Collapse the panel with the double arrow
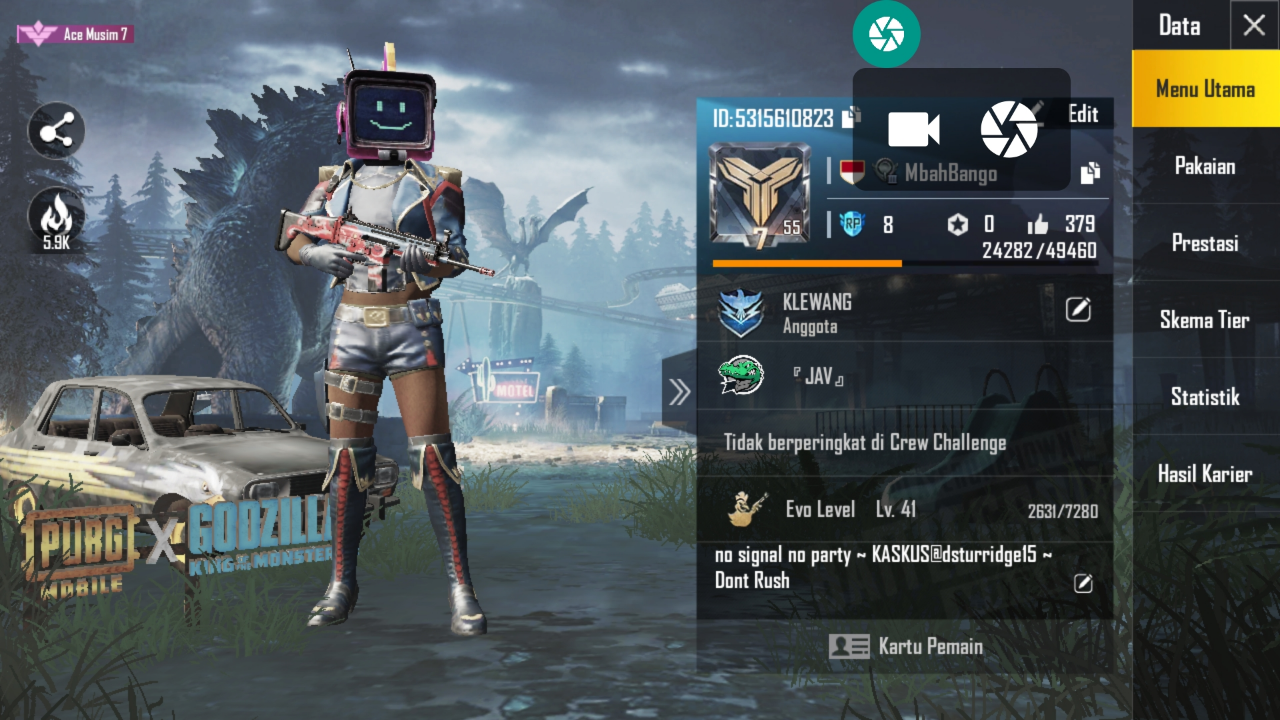 coord(679,392)
